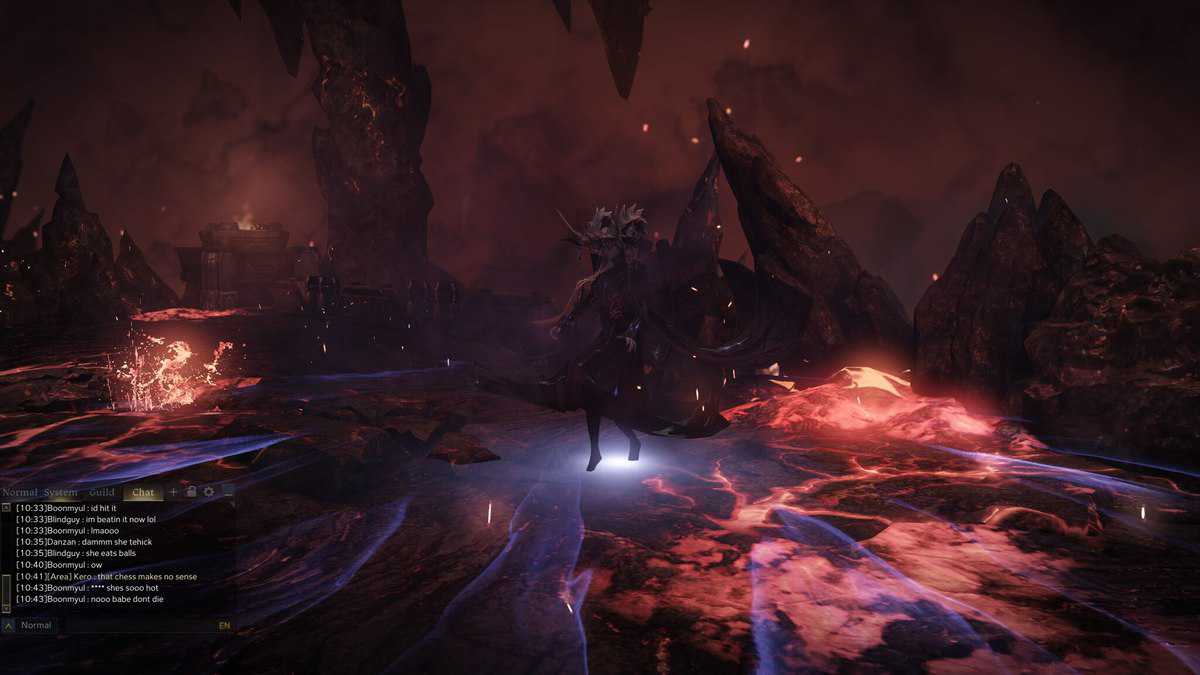Switch to the Normal chat tab
This screenshot has width=1200, height=675.
click(20, 492)
